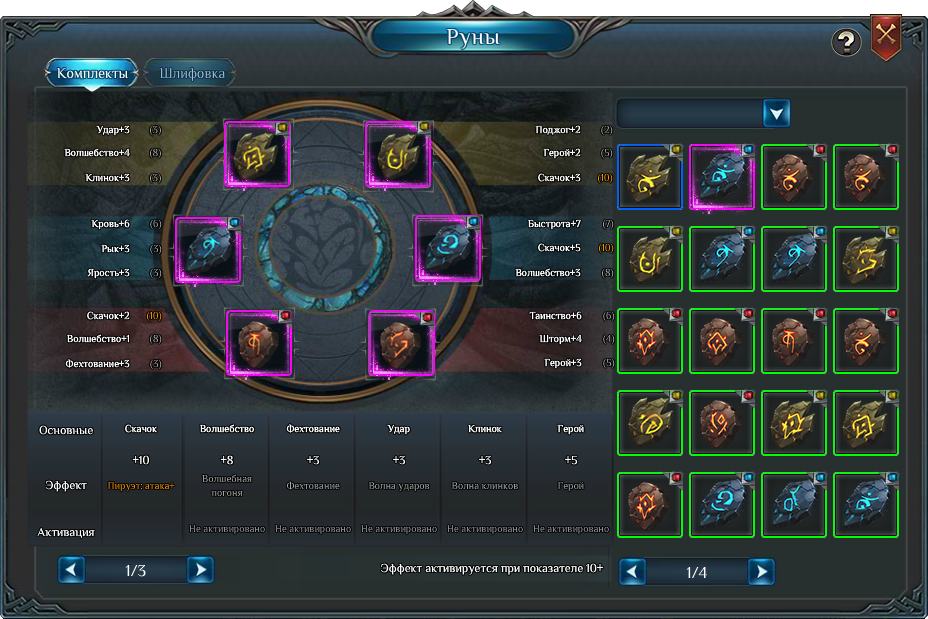Open the rune filter dropdown
The image size is (928, 619).
click(777, 113)
